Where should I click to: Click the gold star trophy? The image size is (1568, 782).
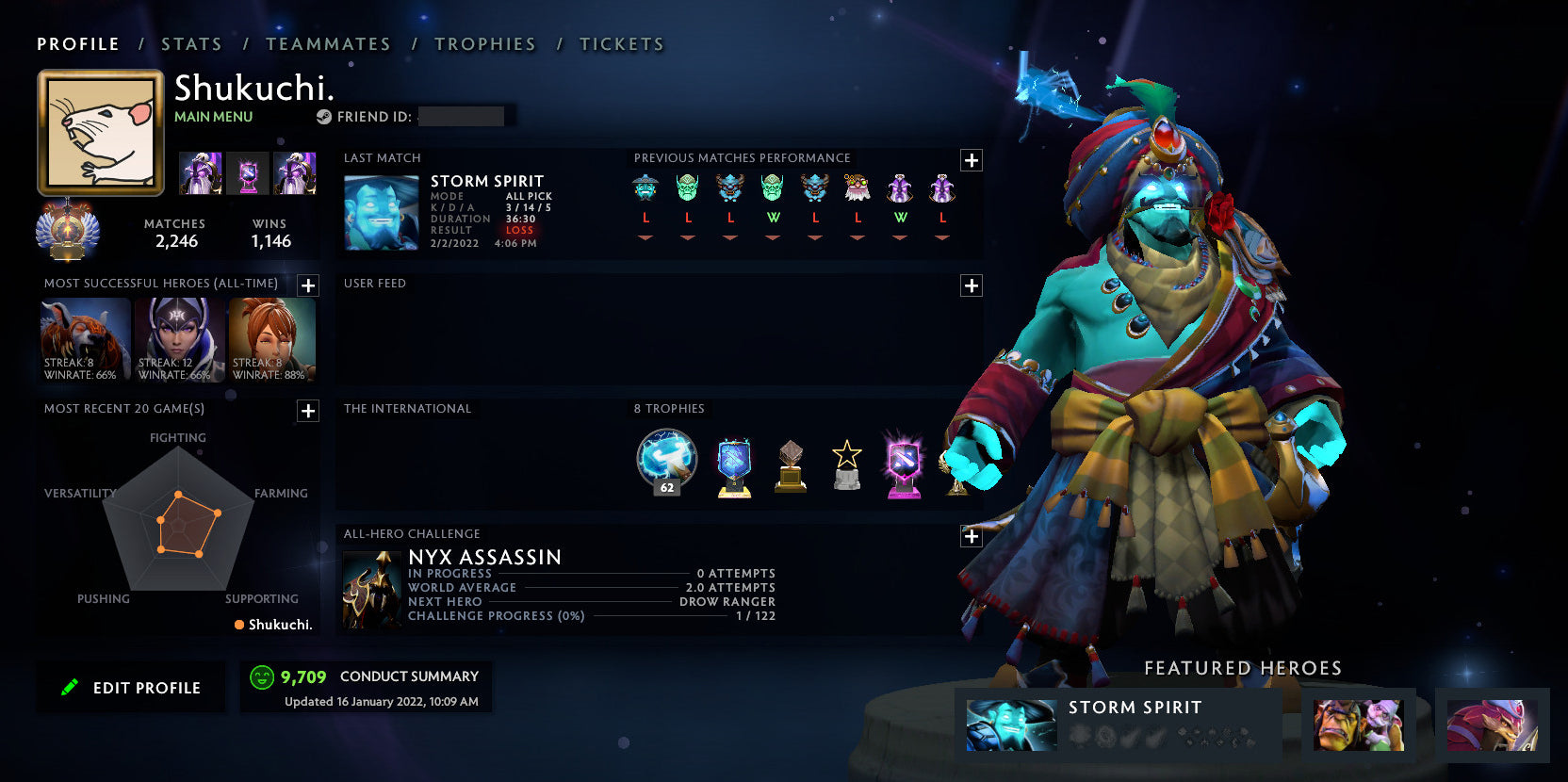point(846,462)
